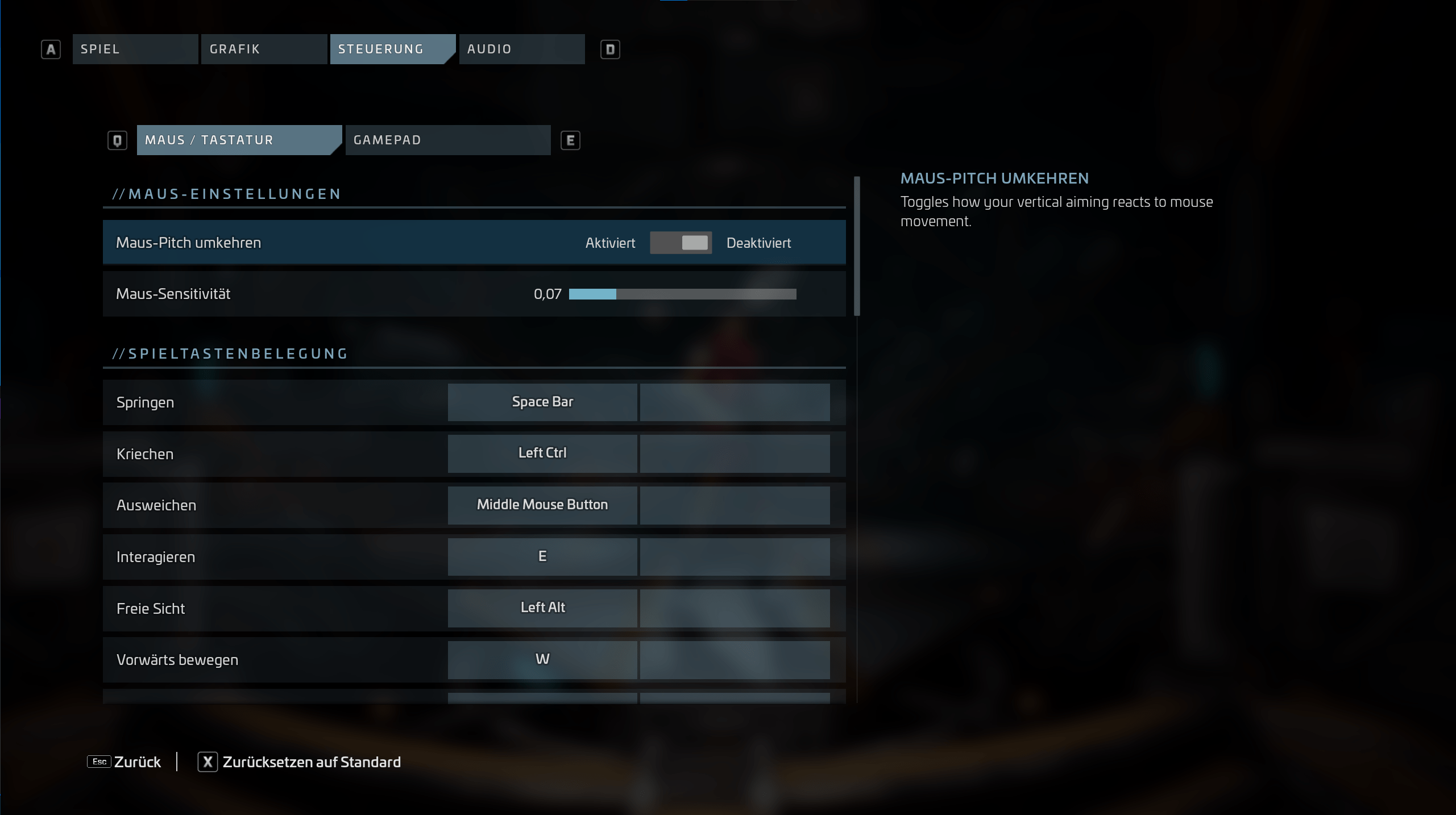Screen dimensions: 1456x815
Task: Change the Kriechen Left Ctrl binding
Action: pos(542,454)
